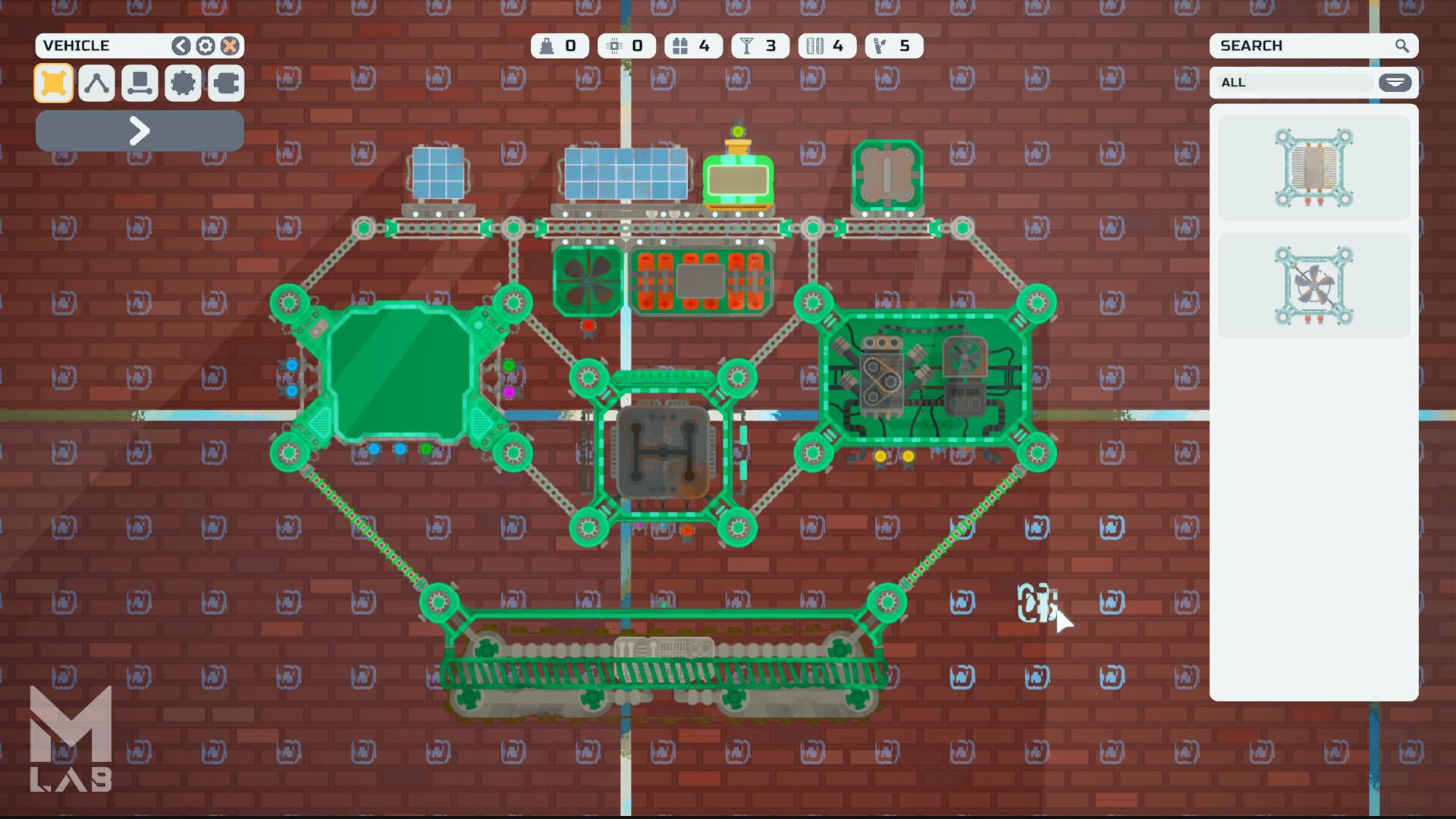Select the heatsink part thumbnail
1456x819 pixels.
click(x=1313, y=167)
